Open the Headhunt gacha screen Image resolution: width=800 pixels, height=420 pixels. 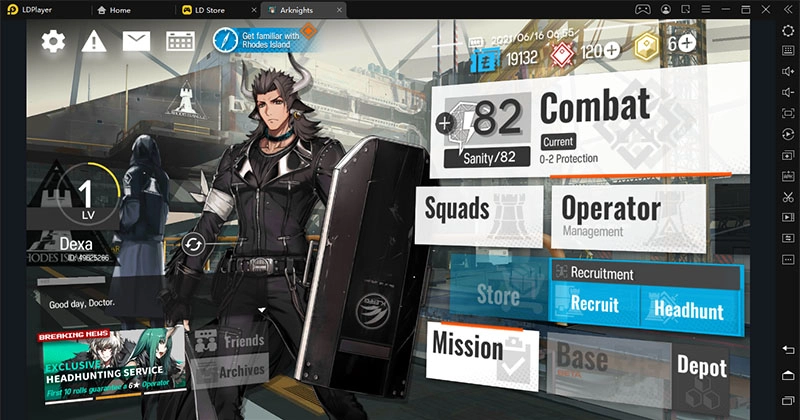tap(688, 309)
